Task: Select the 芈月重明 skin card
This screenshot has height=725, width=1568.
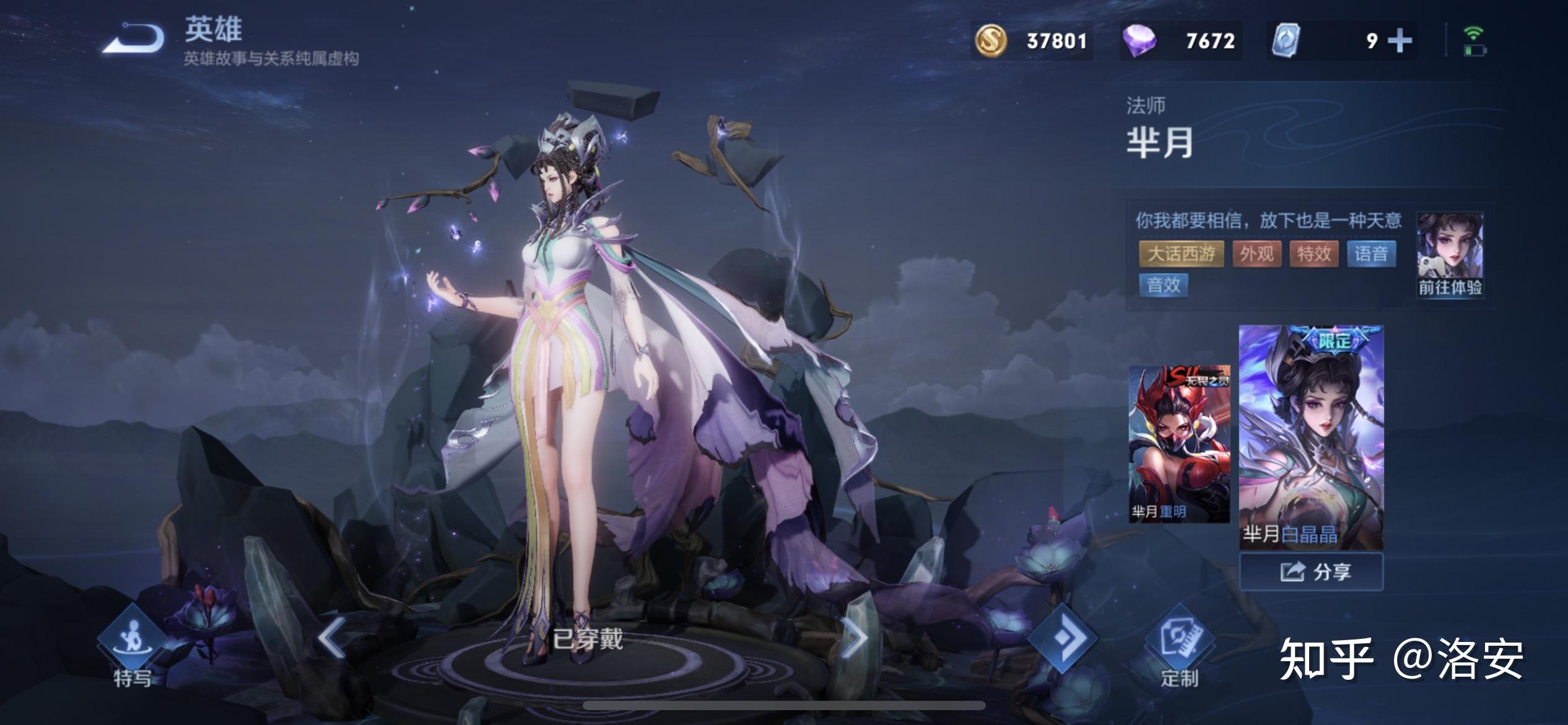Action: coord(1179,444)
